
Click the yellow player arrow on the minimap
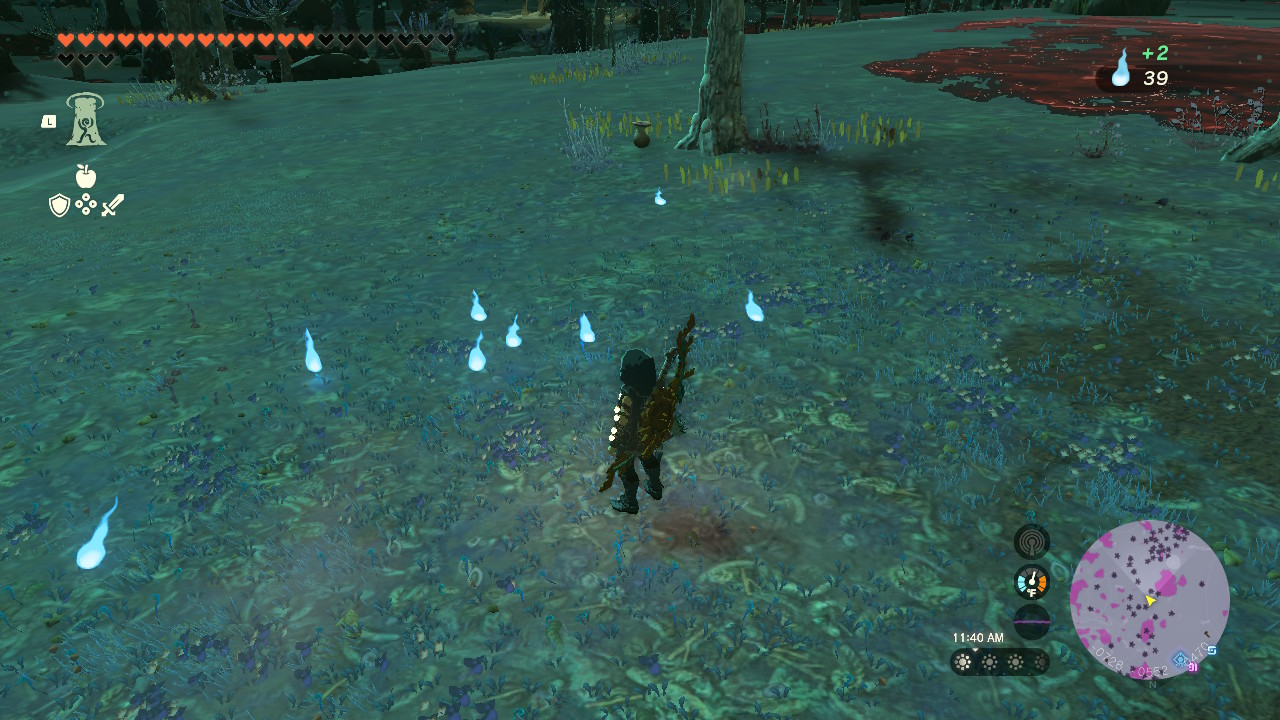click(x=1150, y=601)
